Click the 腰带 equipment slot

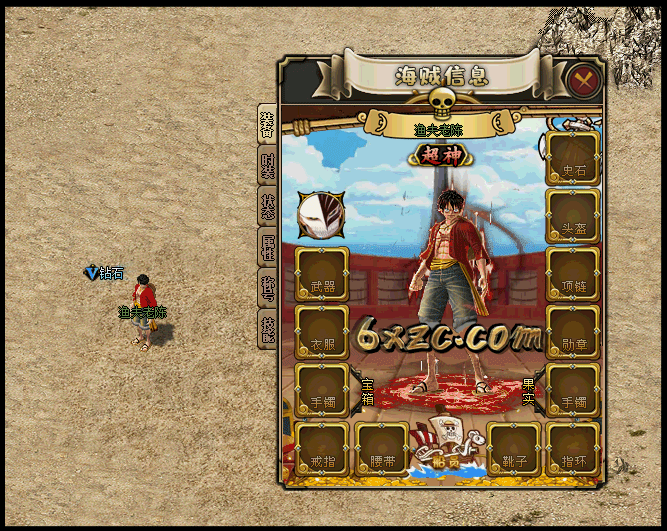coord(382,449)
